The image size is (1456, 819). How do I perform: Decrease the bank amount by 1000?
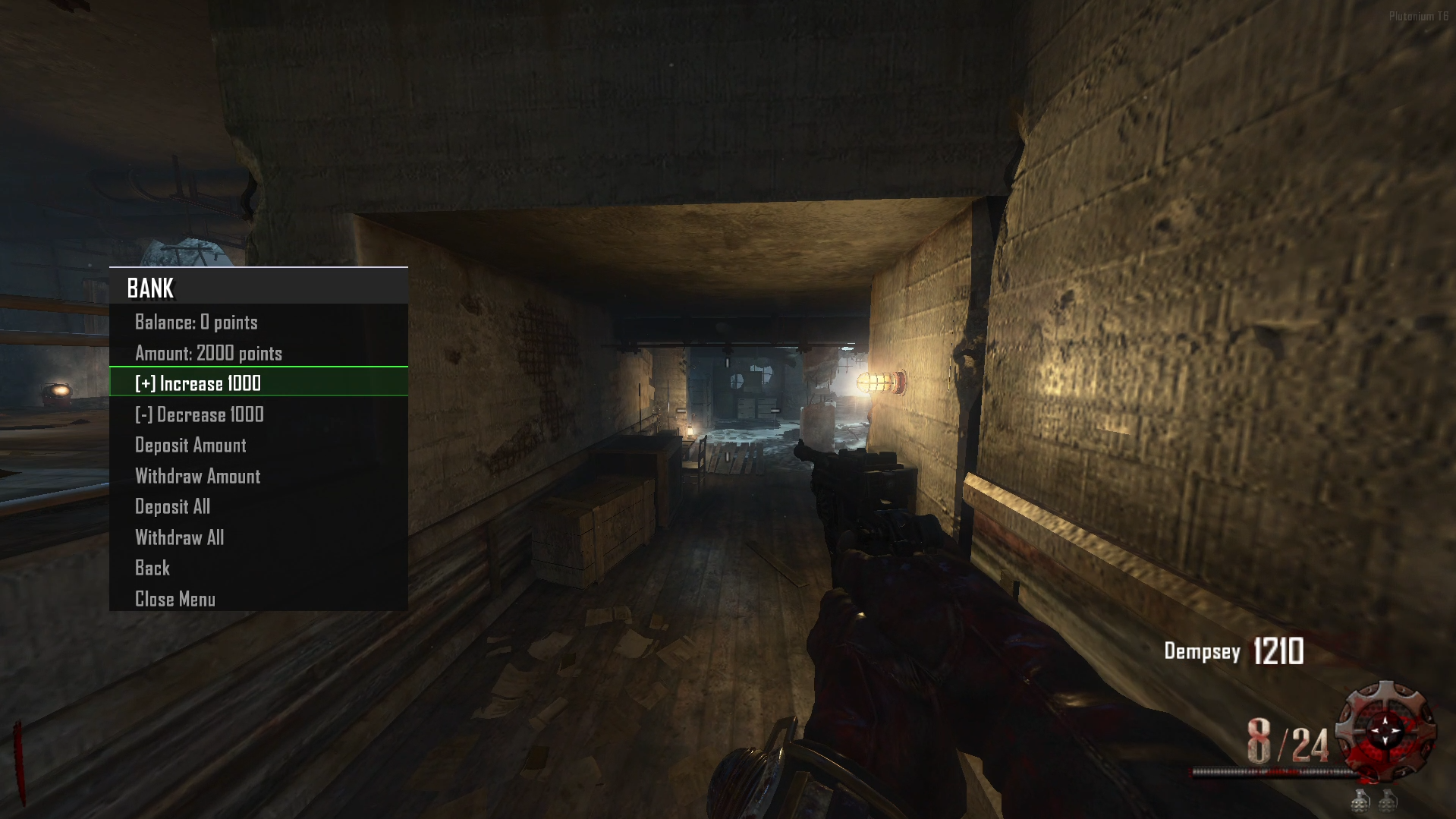(x=200, y=414)
